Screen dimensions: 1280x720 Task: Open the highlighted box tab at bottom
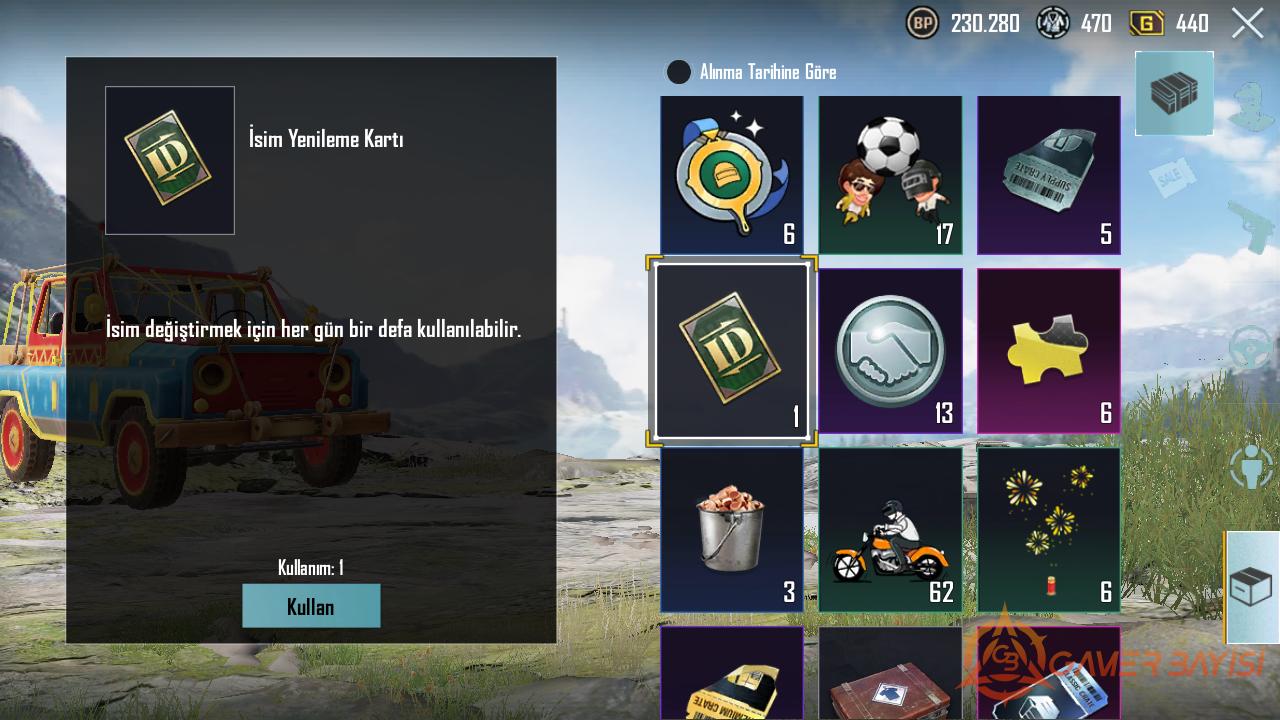point(1251,587)
